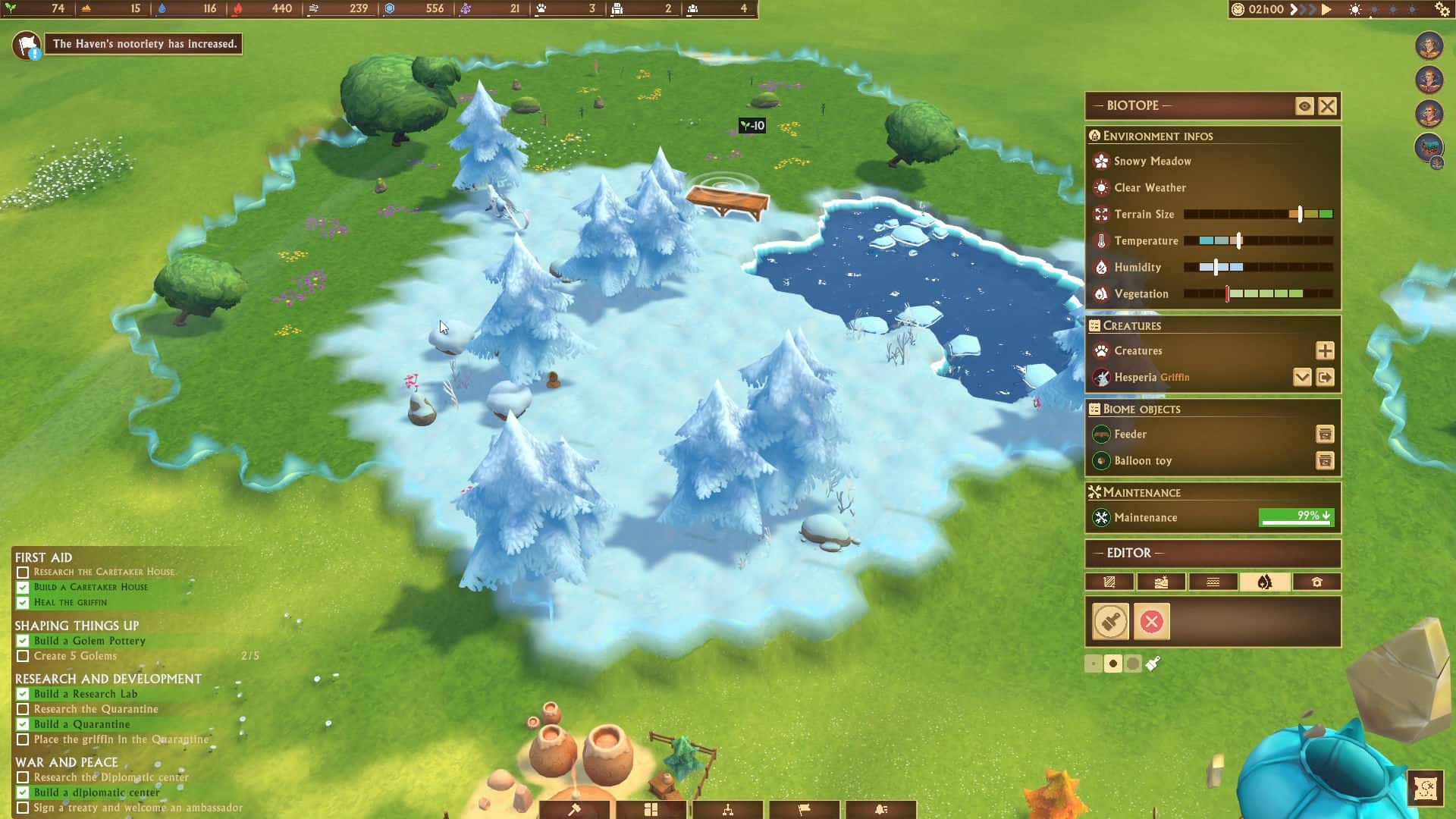The height and width of the screenshot is (819, 1456).
Task: Select the water editing tool icon
Action: 1213,582
